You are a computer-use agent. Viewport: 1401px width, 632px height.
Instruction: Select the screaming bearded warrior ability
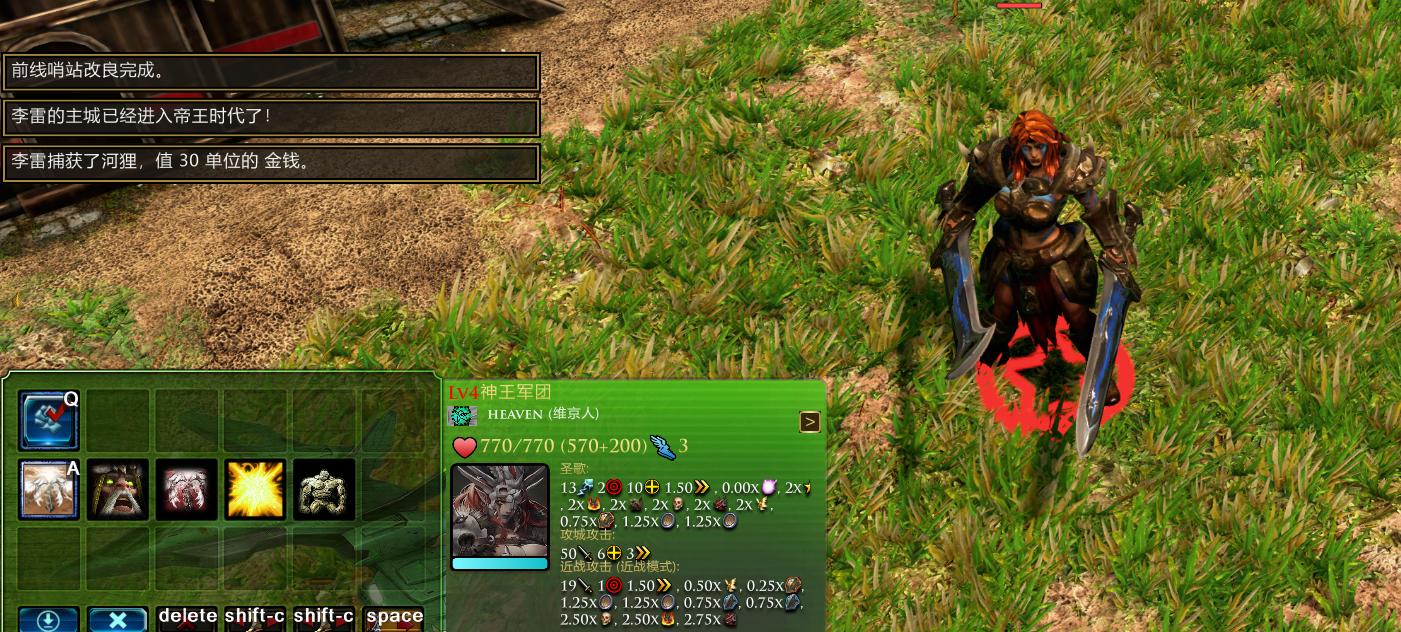click(x=117, y=490)
